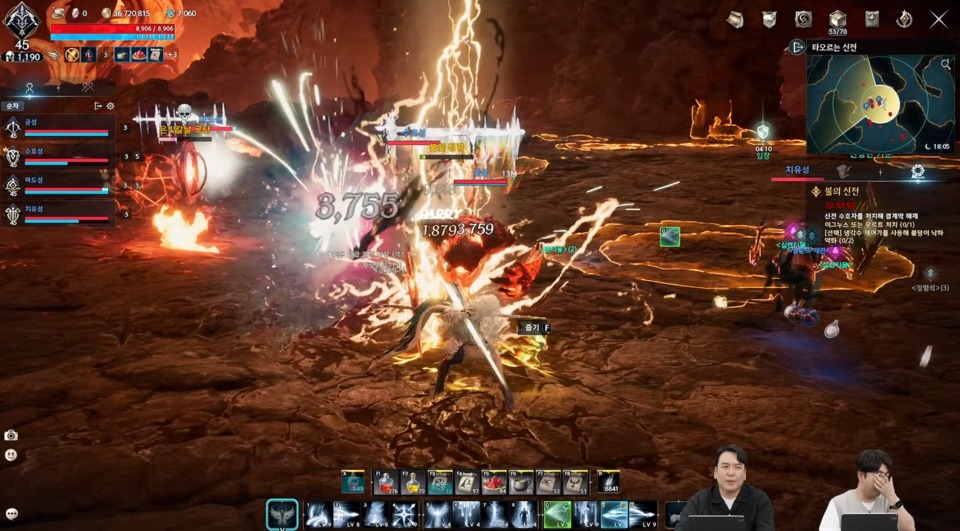This screenshot has height=531, width=960.
Task: Leave party via the exit icon
Action: coord(97,105)
